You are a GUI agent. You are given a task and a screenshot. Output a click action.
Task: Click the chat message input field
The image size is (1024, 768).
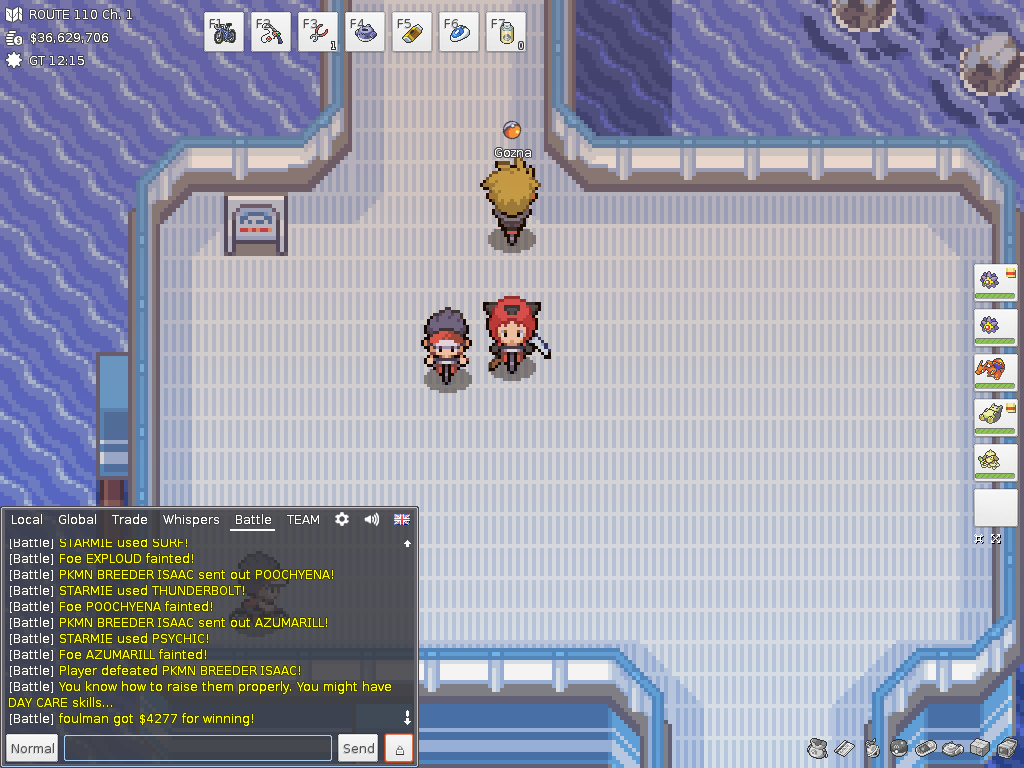coord(198,748)
